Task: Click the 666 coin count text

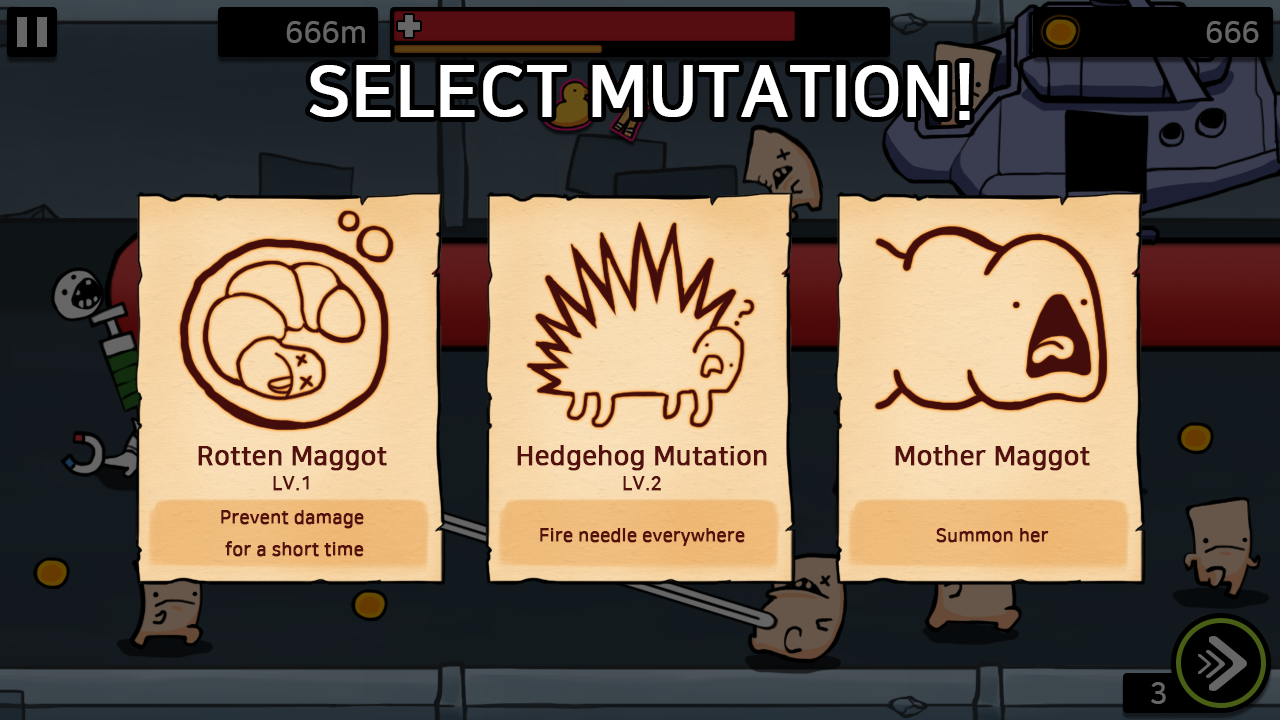Action: point(1232,32)
